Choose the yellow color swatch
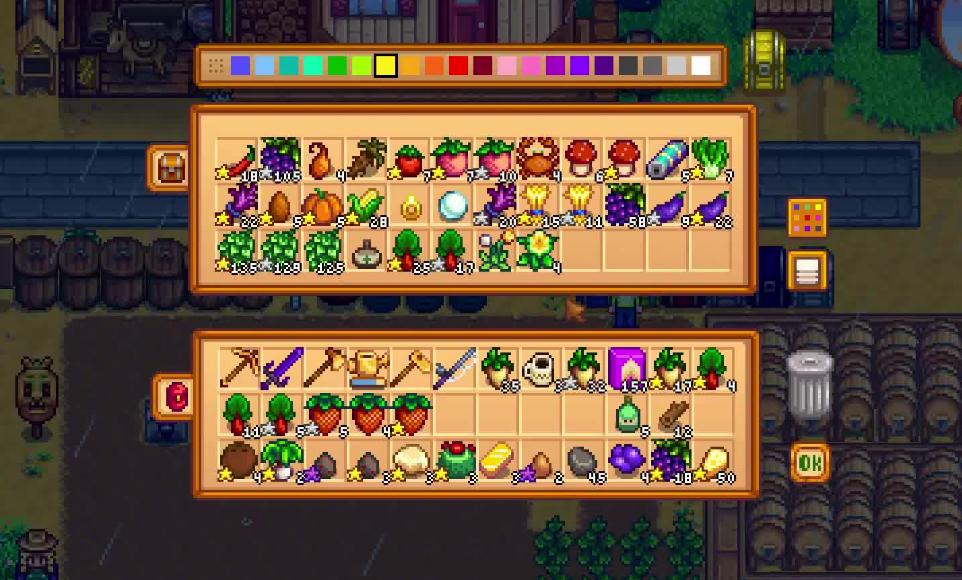 click(386, 66)
